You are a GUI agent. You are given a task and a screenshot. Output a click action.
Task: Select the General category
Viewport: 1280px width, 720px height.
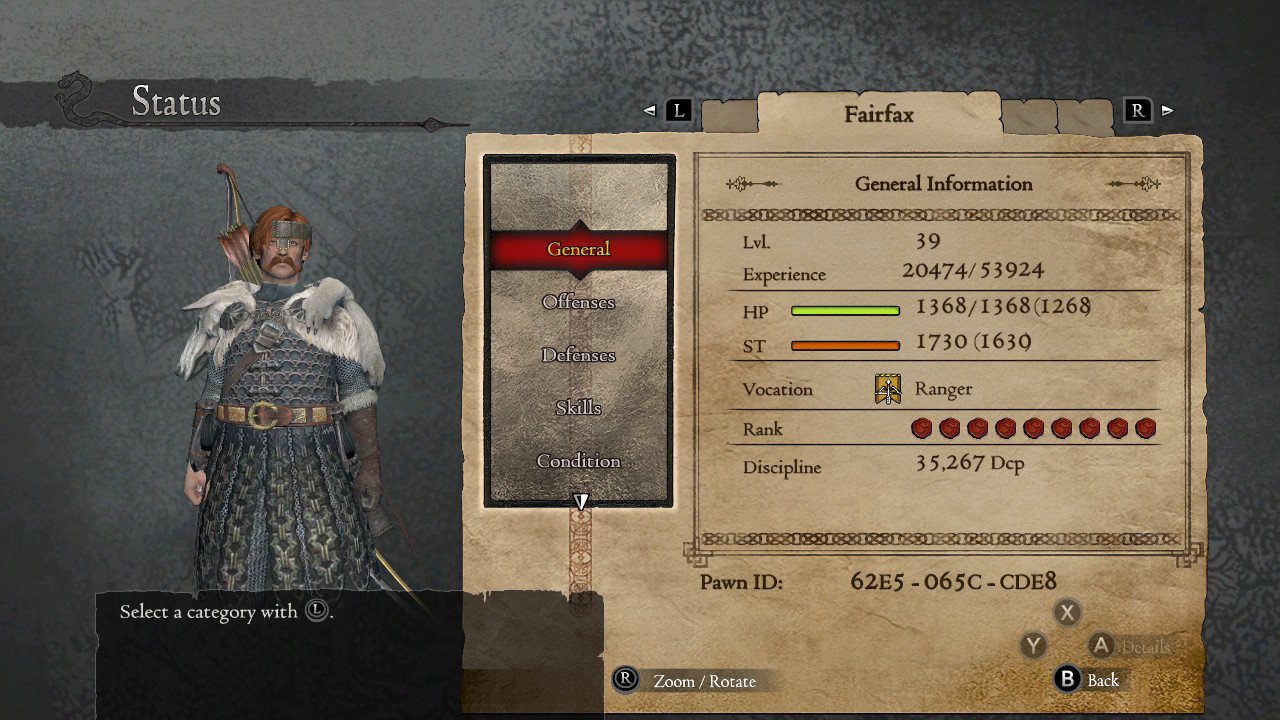(x=578, y=249)
